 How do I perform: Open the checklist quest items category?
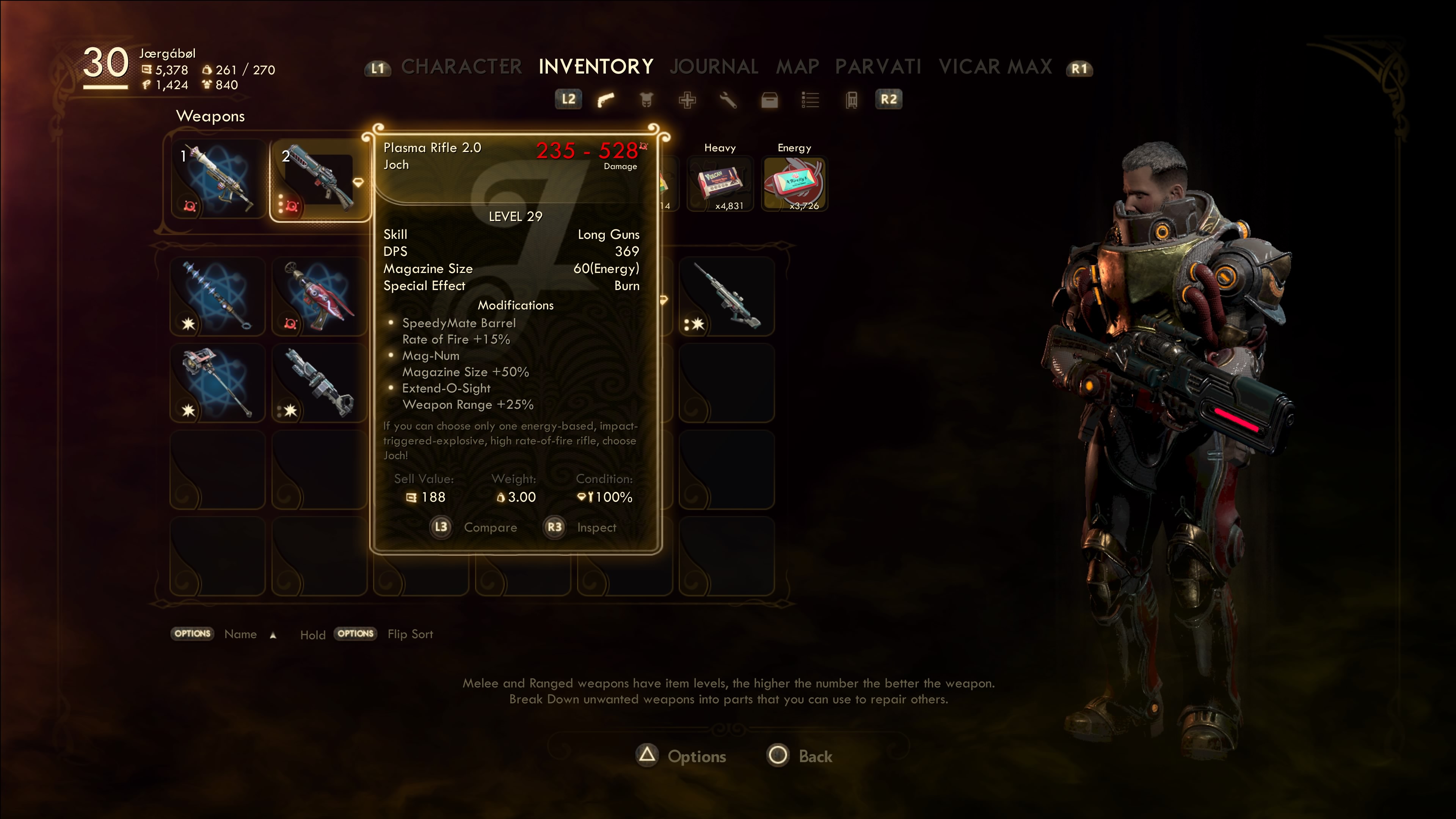[x=810, y=100]
